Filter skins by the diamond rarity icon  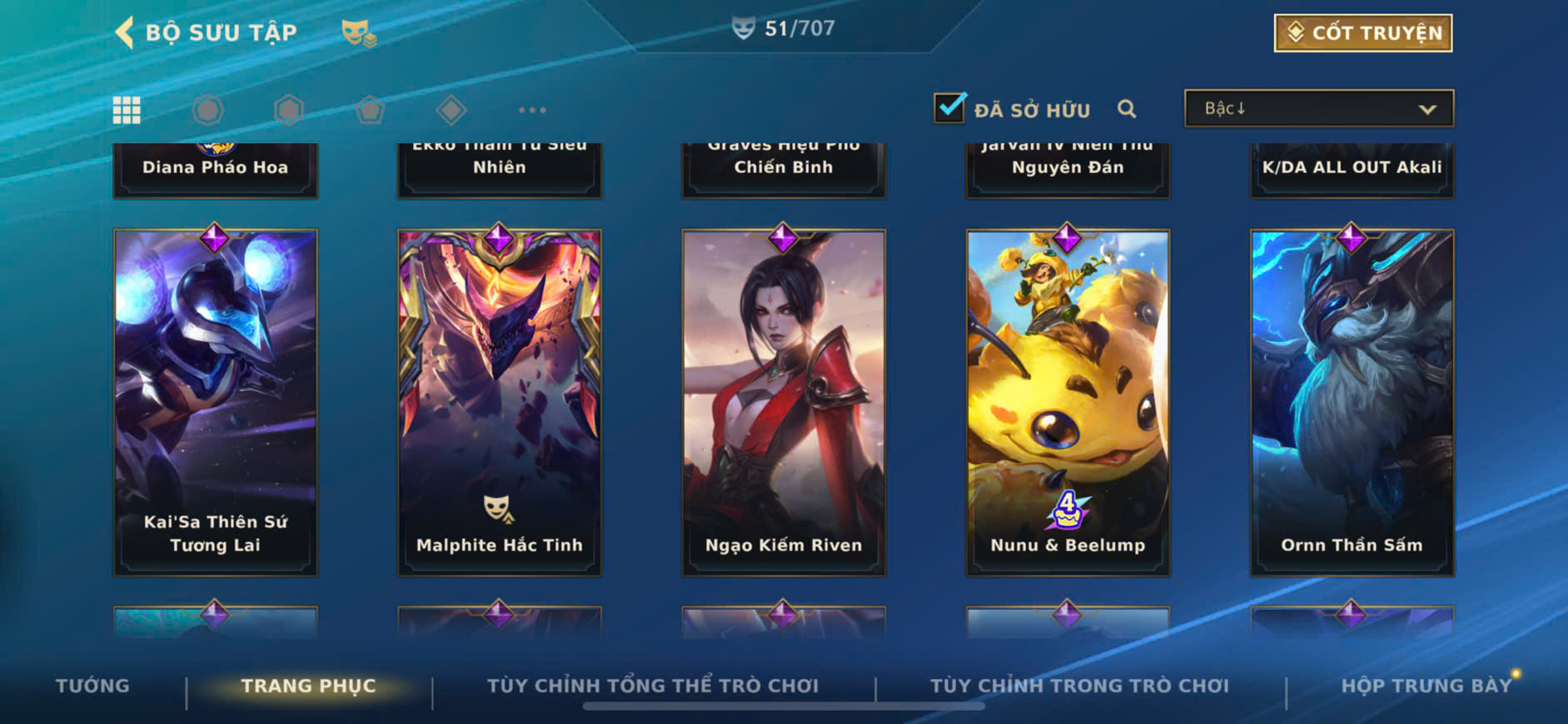point(451,110)
